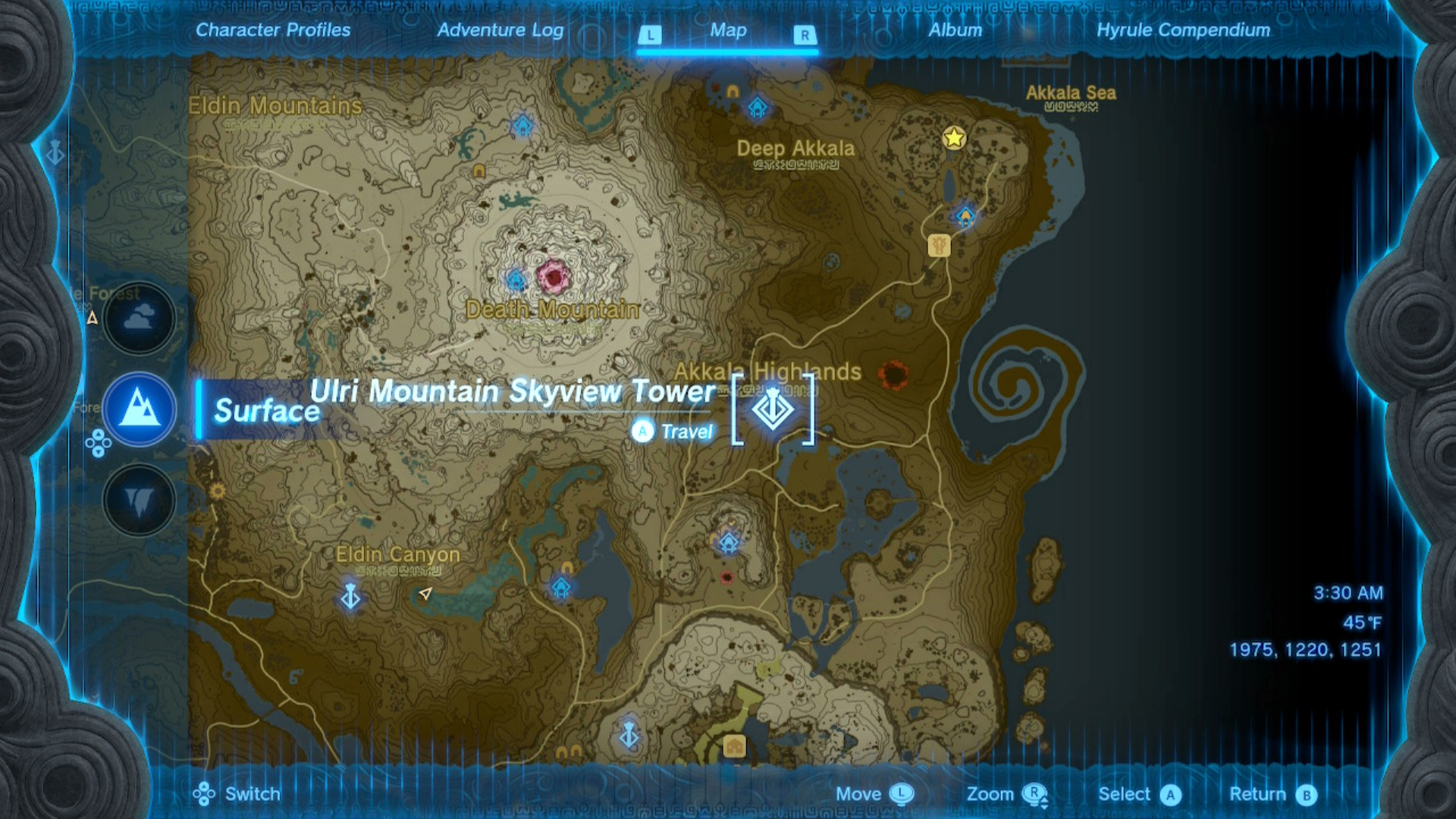This screenshot has width=1456, height=819.
Task: Open the Adventure Log tab
Action: coord(499,30)
